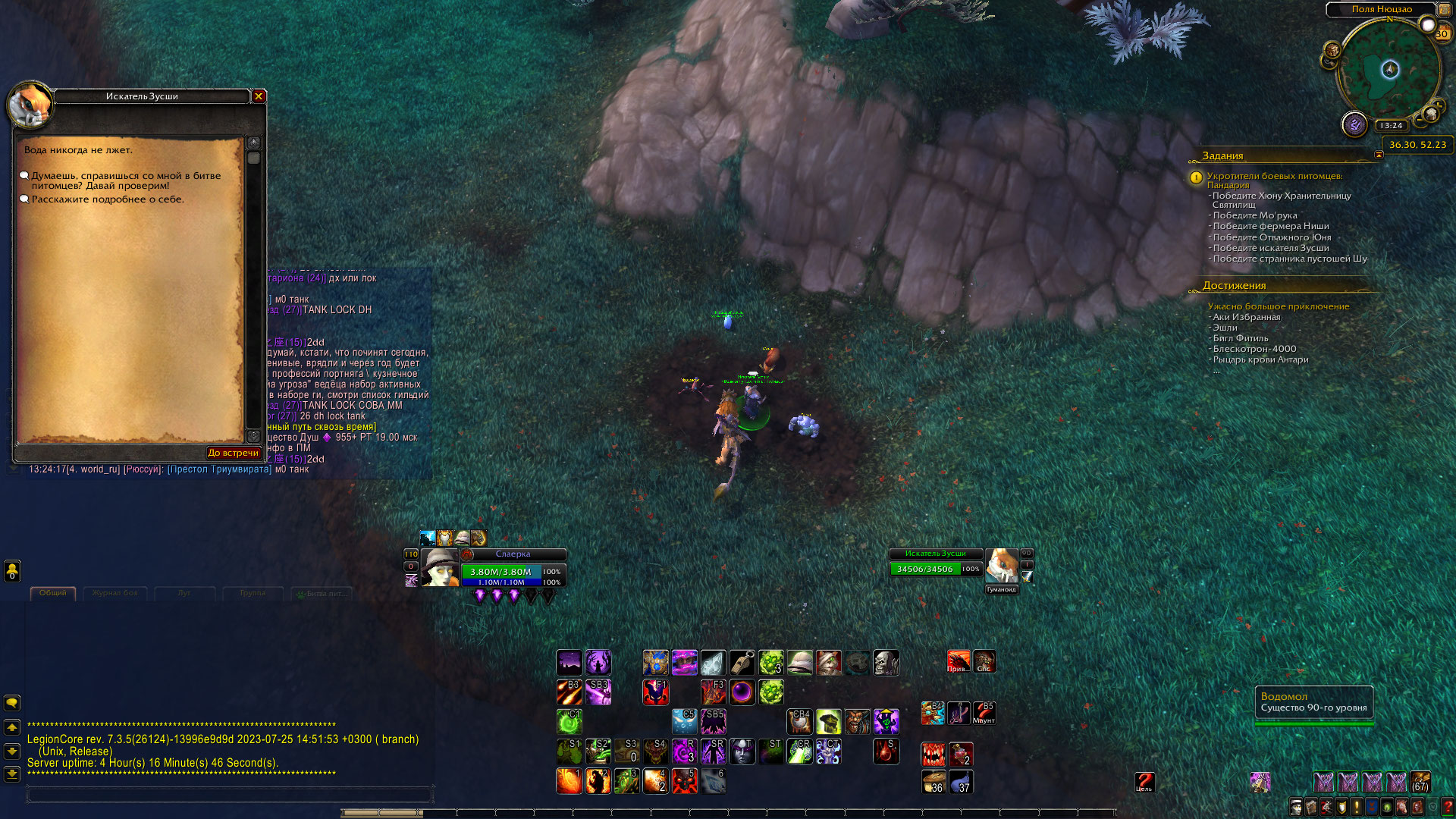Switch to the Общий chat tab
This screenshot has width=1456, height=819.
[x=53, y=593]
